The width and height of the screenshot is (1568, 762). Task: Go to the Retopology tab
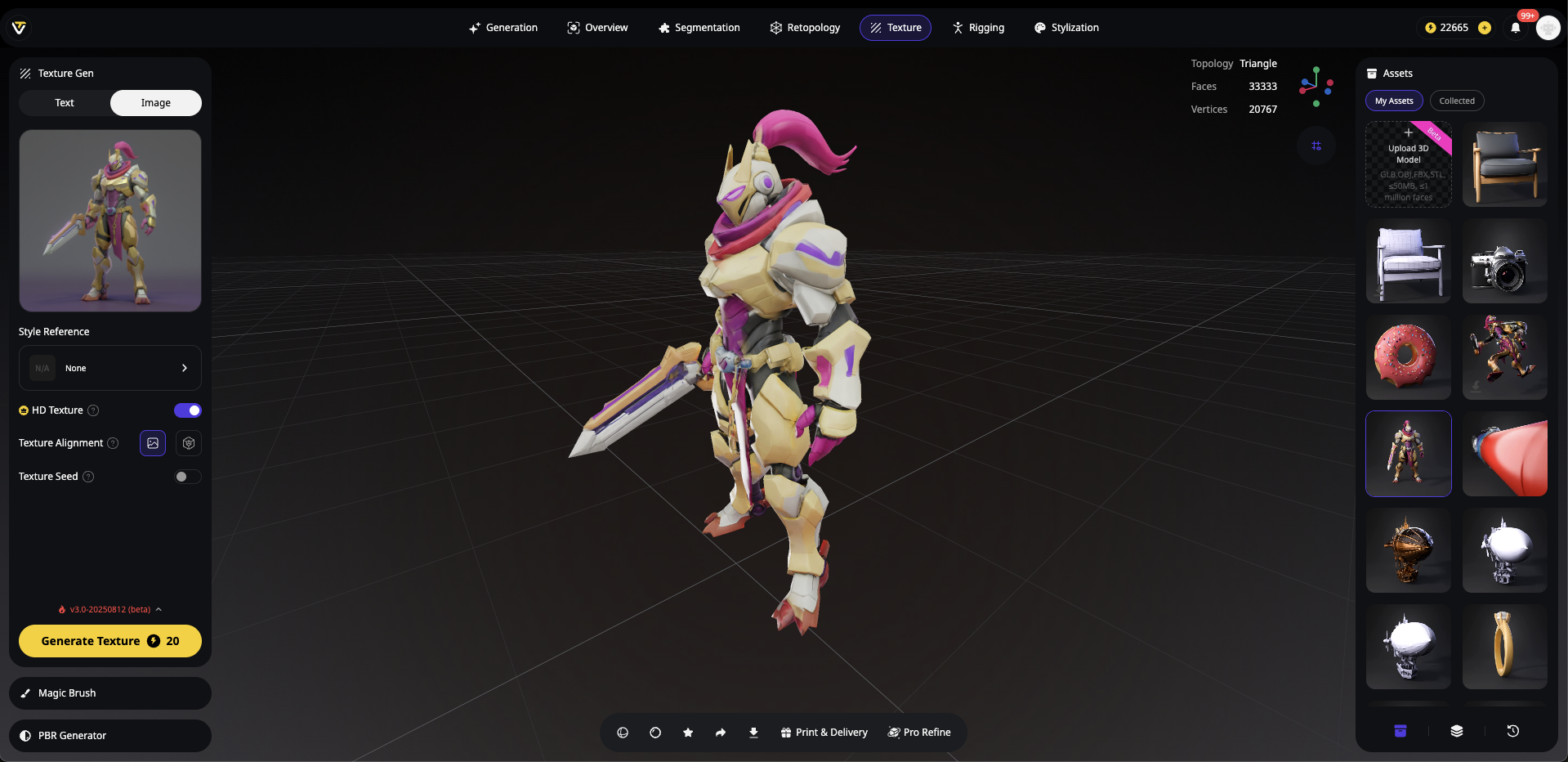pyautogui.click(x=805, y=28)
